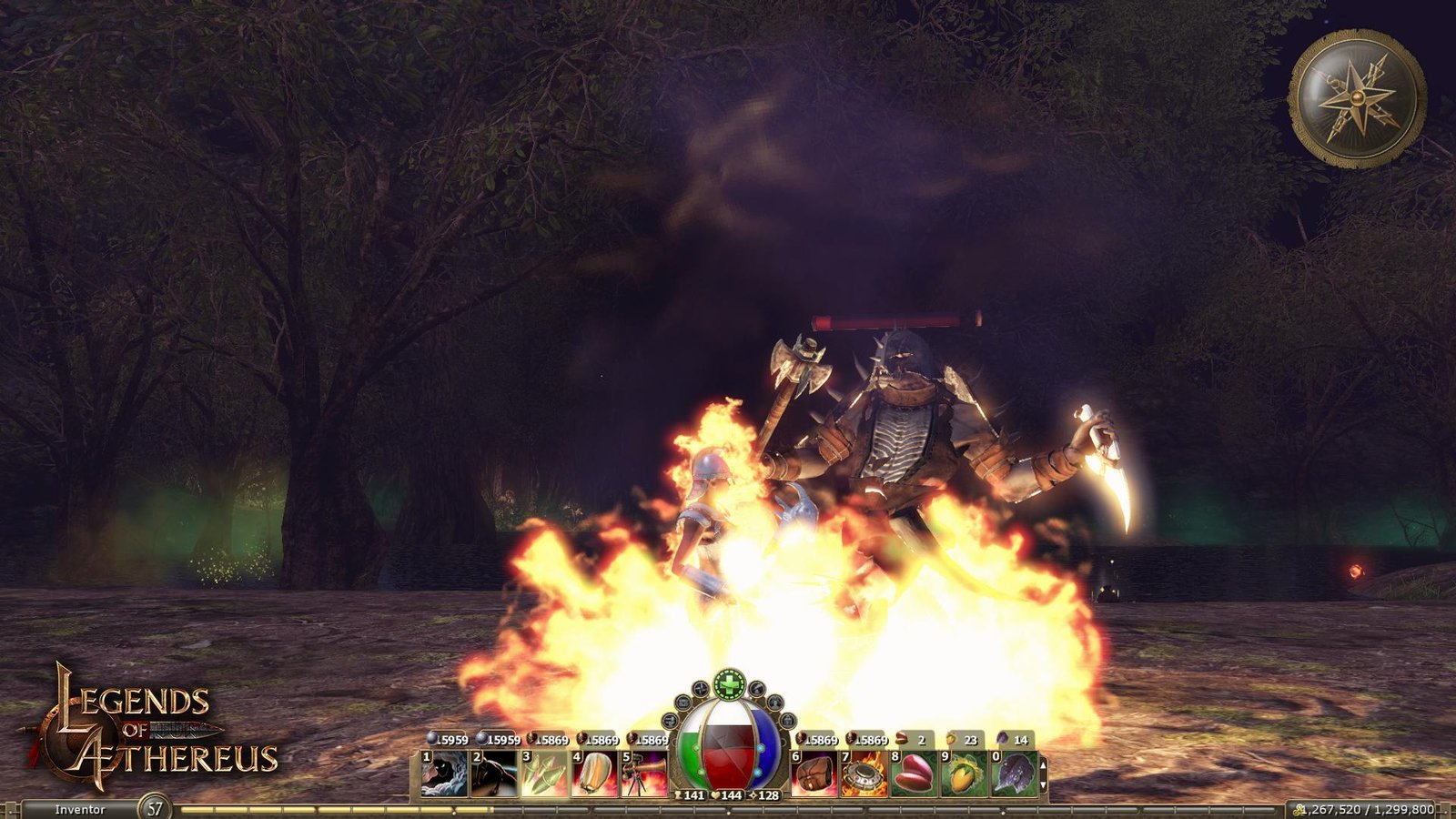Viewport: 1456px width, 819px height.
Task: Switch hotbar page with the down arrow
Action: (x=1043, y=784)
